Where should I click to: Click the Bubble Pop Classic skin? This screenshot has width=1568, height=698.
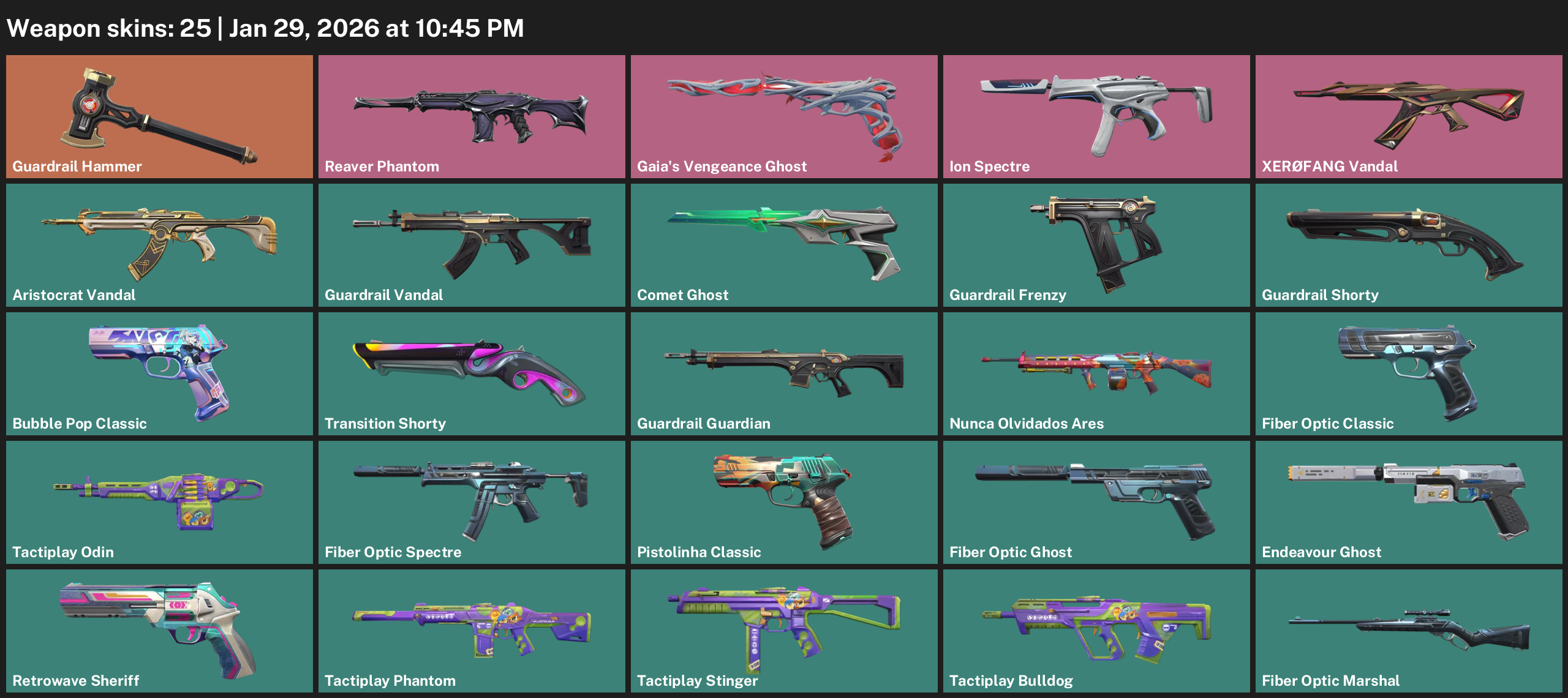[x=159, y=373]
